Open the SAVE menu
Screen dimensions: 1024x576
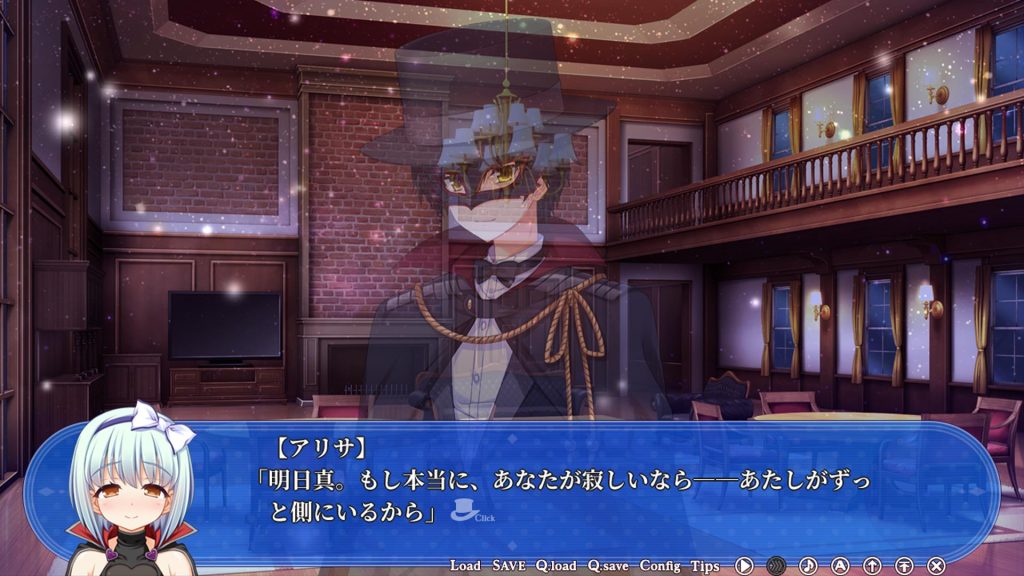click(508, 566)
